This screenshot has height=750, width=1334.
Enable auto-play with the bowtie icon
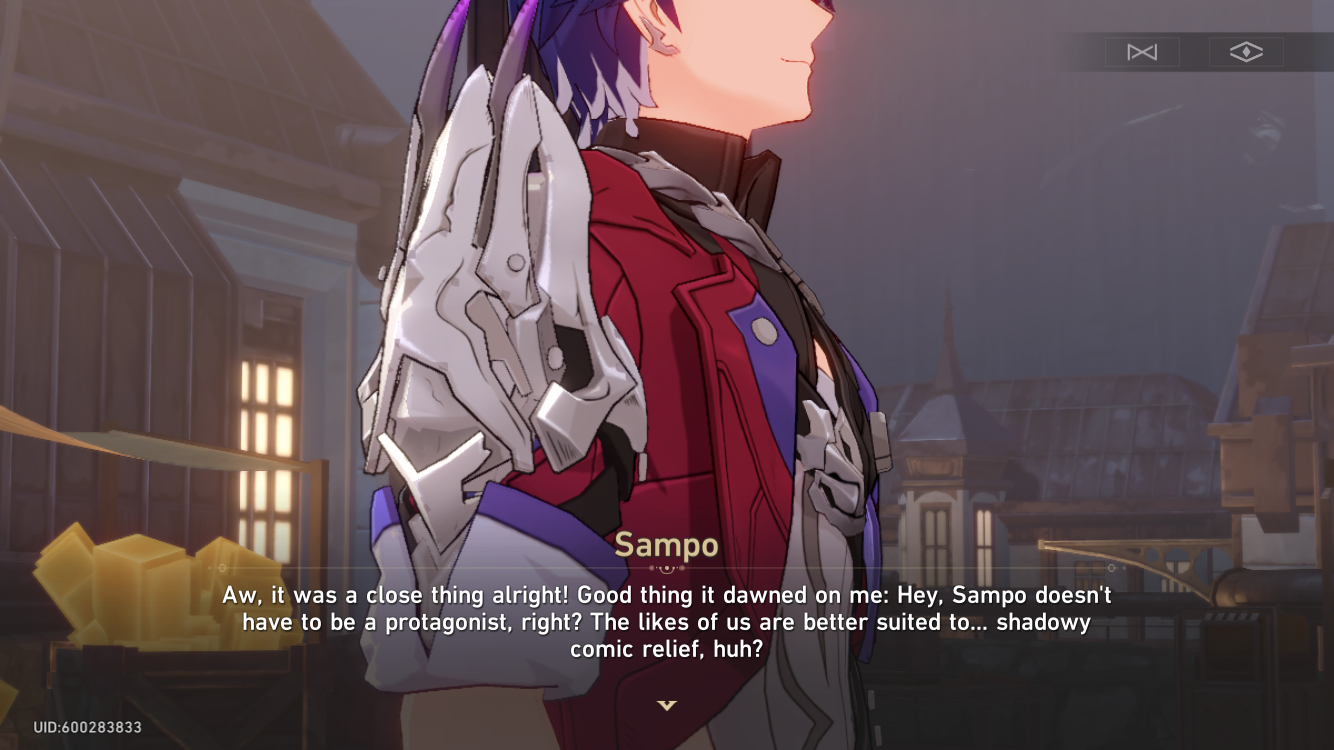coord(1142,52)
